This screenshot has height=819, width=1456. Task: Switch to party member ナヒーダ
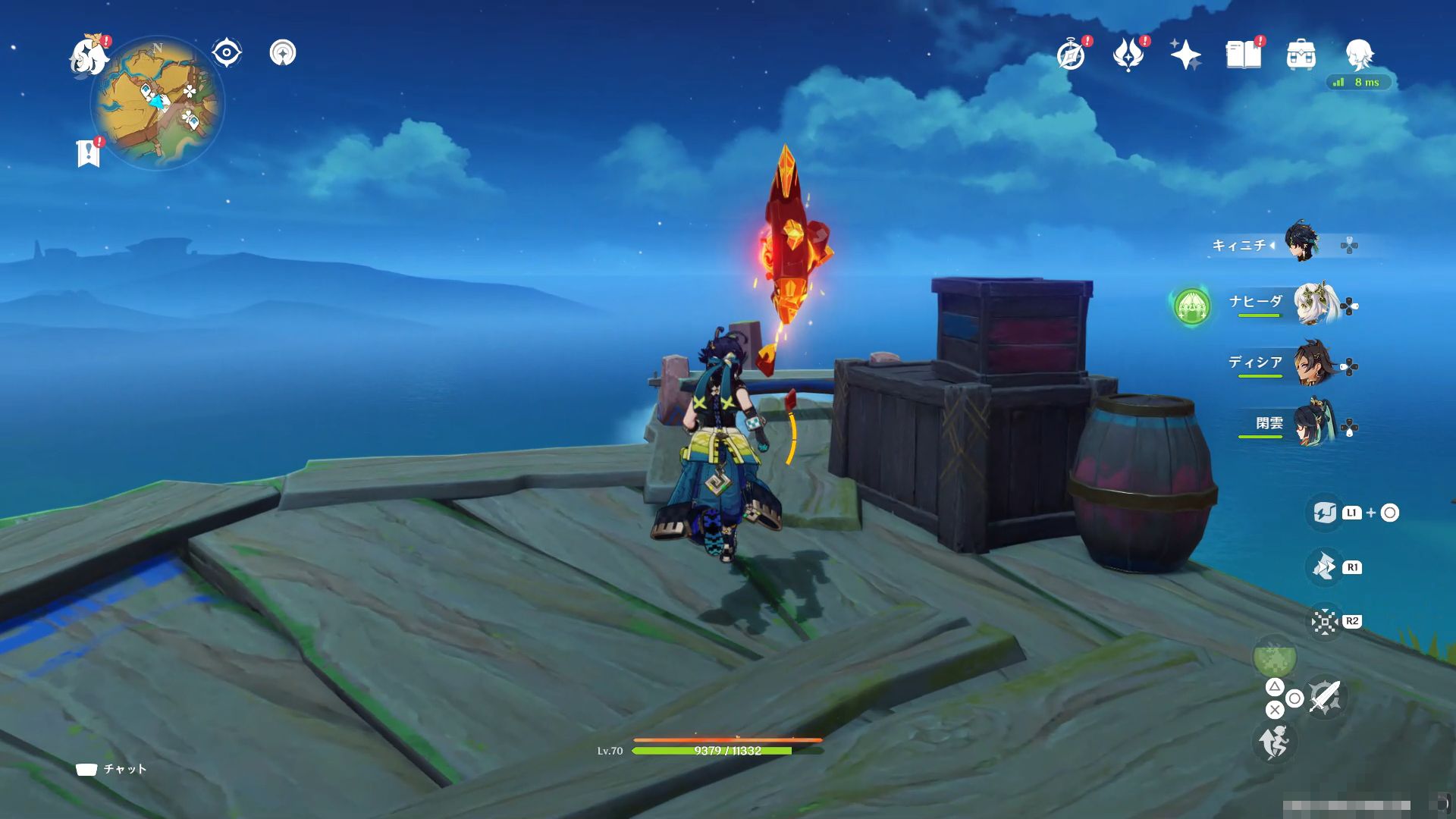1314,305
